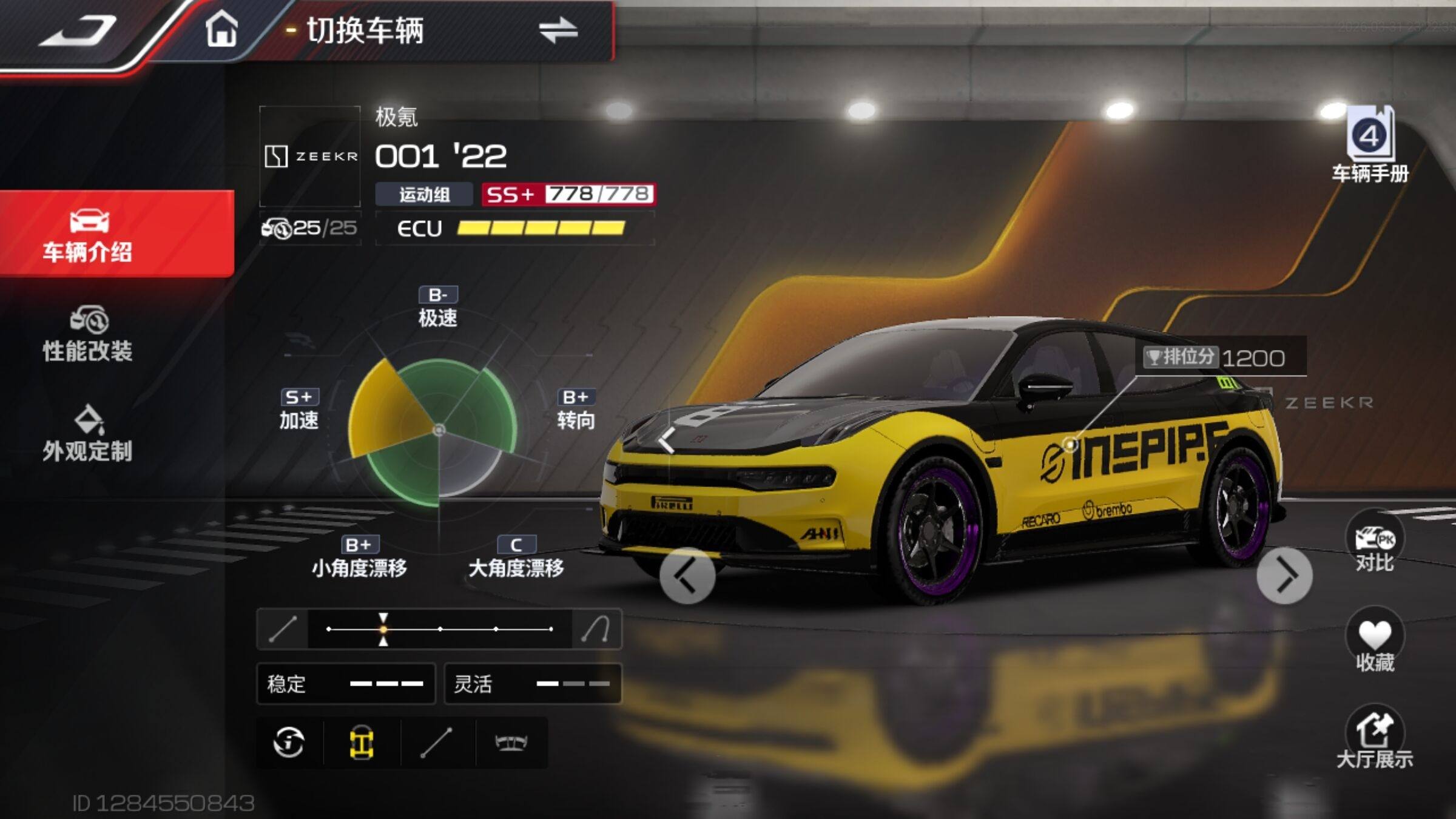Screen dimensions: 1456x819
Task: Show the next car with right arrow
Action: click(x=1284, y=576)
